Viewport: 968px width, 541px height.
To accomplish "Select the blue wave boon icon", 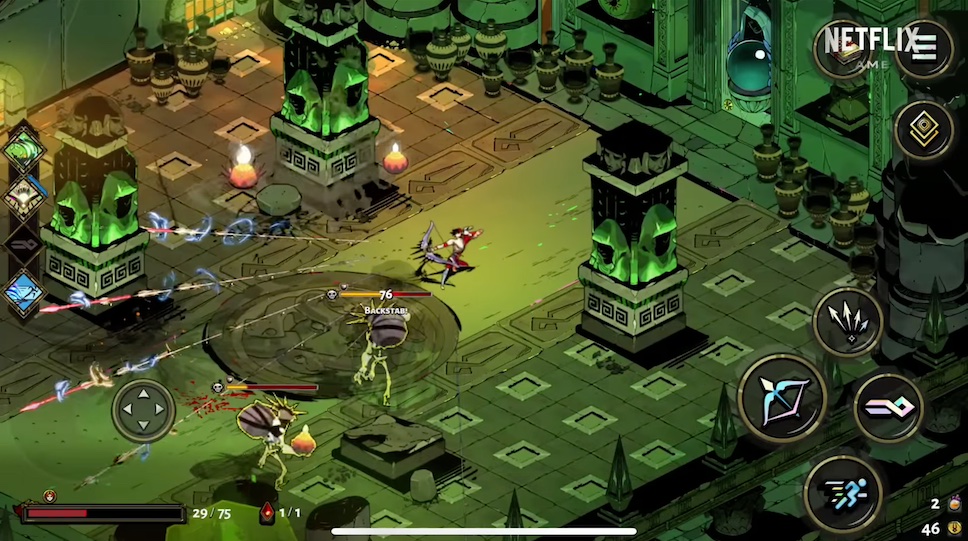I will pos(22,292).
